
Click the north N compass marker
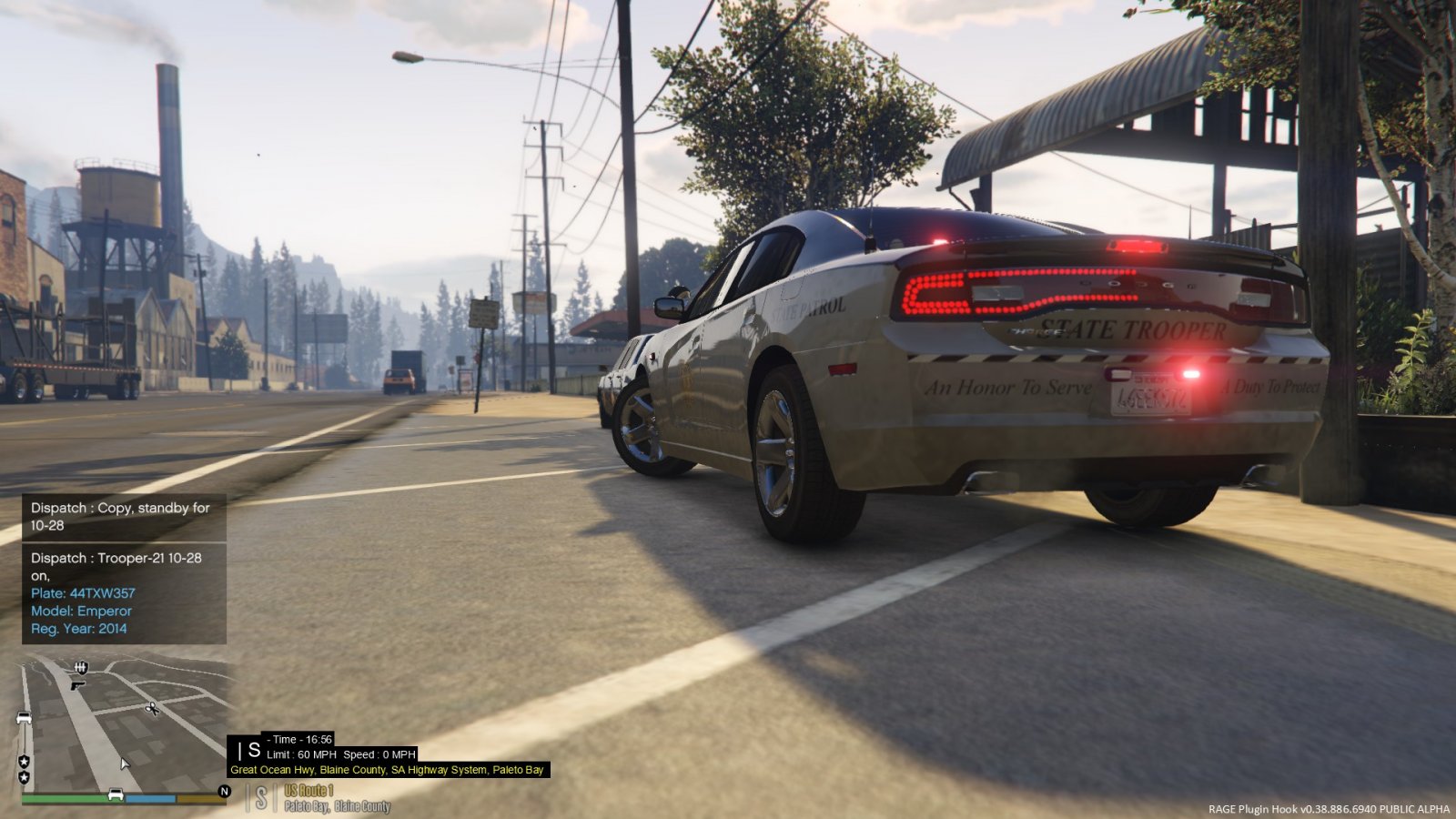[x=224, y=792]
